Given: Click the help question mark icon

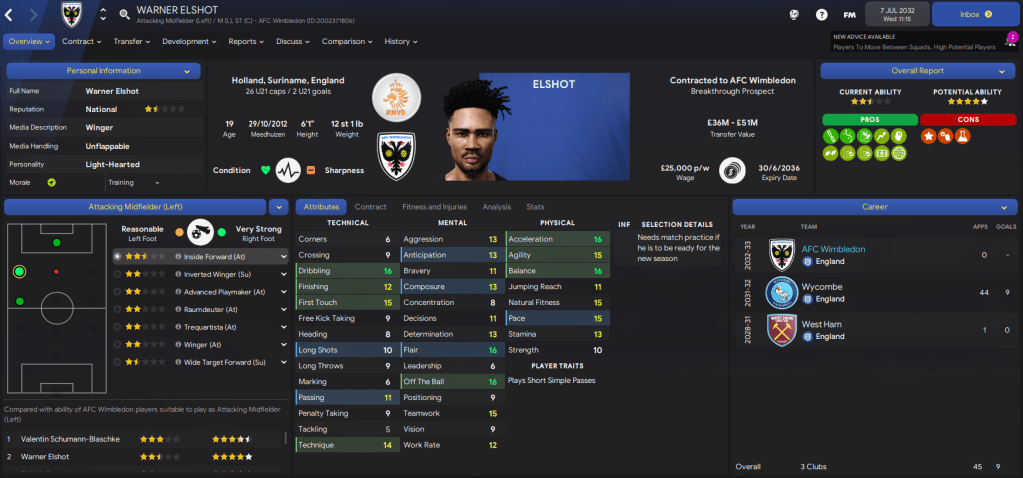Looking at the screenshot, I should coord(821,15).
